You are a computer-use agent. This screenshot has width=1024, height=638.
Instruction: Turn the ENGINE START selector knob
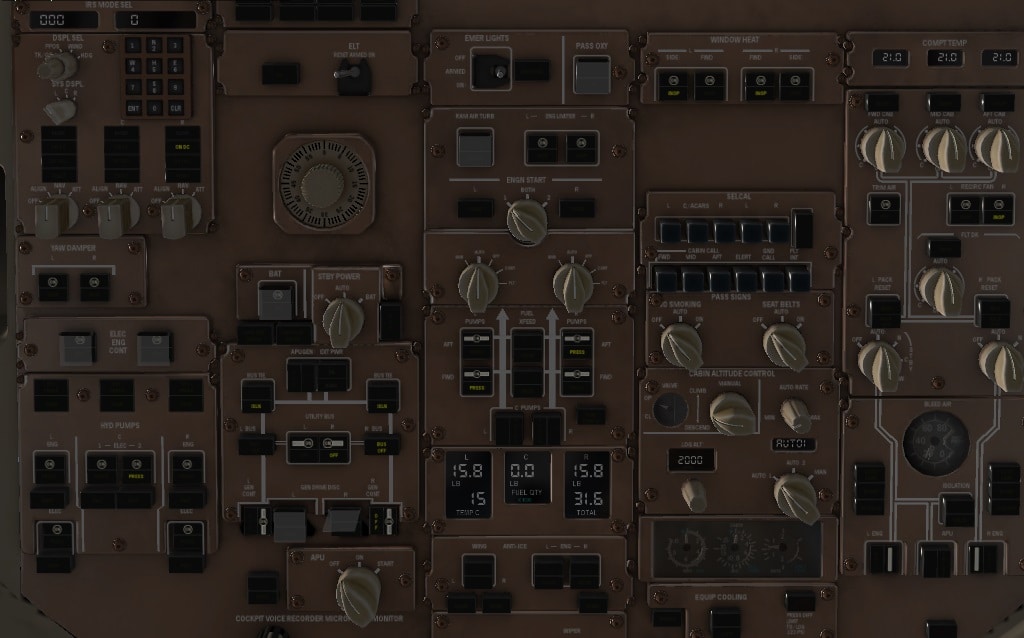tap(526, 221)
